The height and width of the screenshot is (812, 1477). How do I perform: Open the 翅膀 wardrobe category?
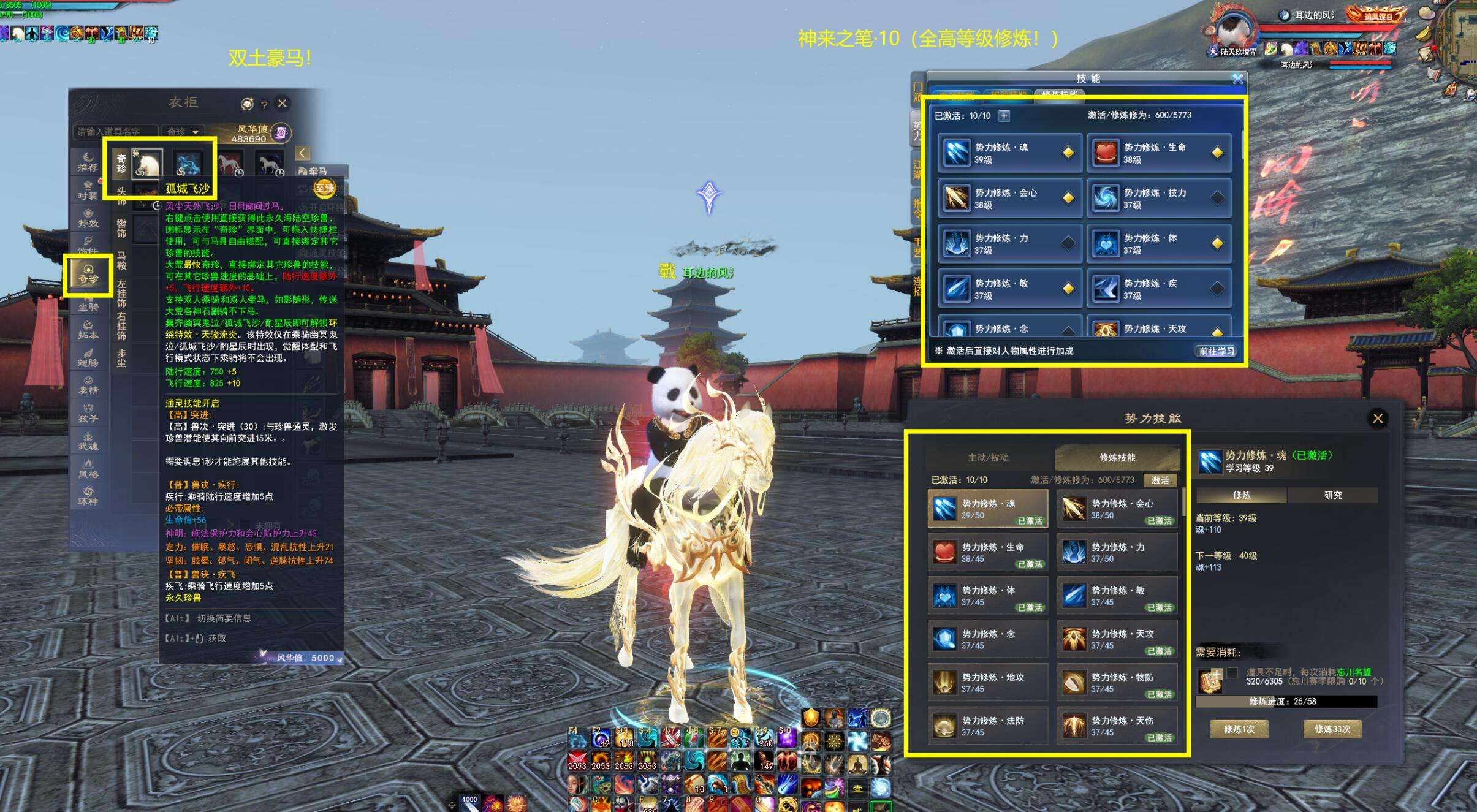tap(88, 359)
